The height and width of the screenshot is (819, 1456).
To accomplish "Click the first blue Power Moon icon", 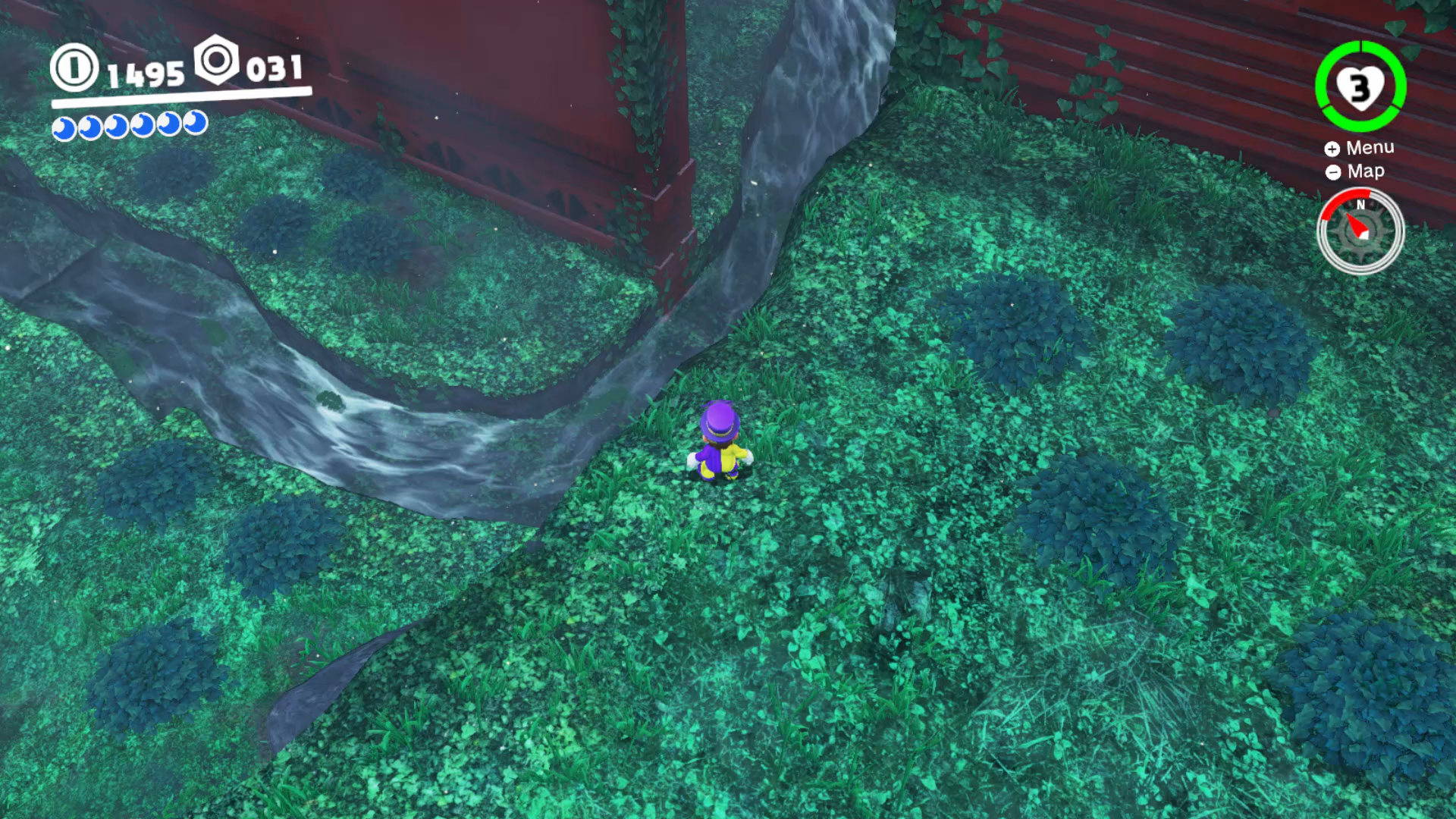I will [x=65, y=126].
